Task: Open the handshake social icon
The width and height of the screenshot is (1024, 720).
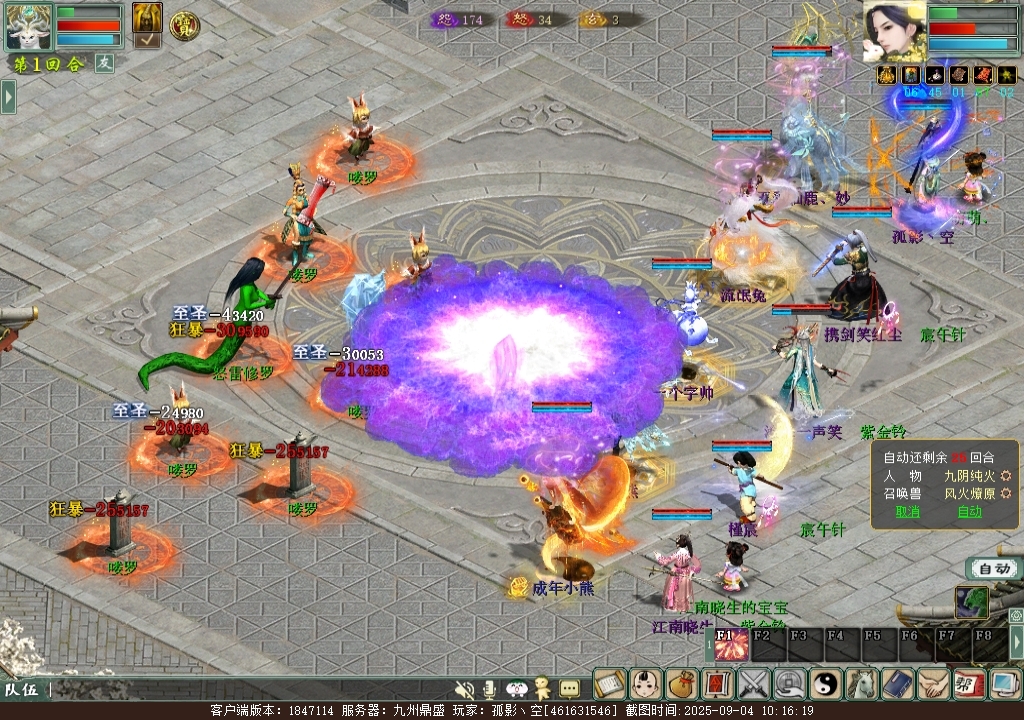Action: 933,684
